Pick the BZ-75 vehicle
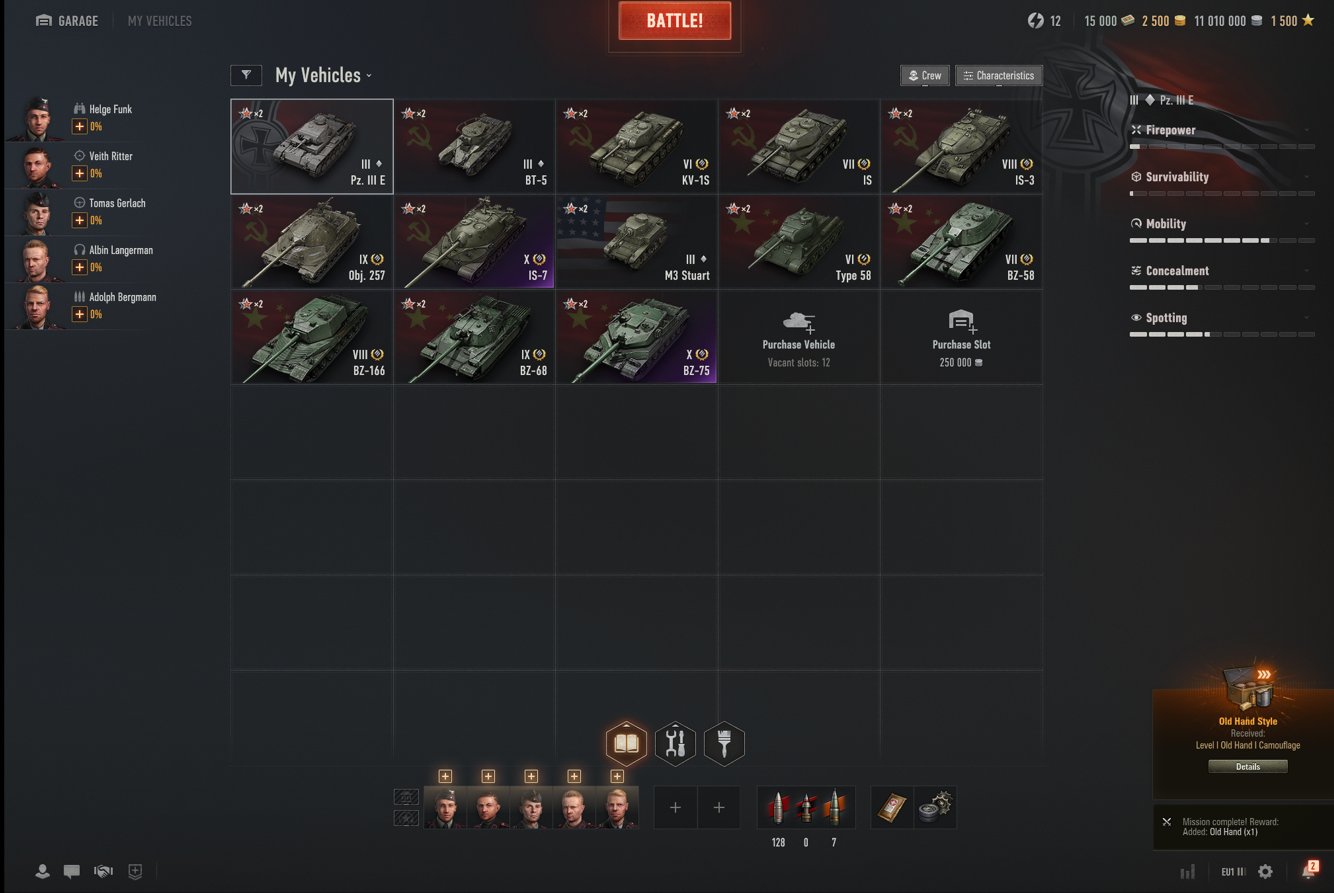This screenshot has width=1334, height=893. pyautogui.click(x=636, y=338)
